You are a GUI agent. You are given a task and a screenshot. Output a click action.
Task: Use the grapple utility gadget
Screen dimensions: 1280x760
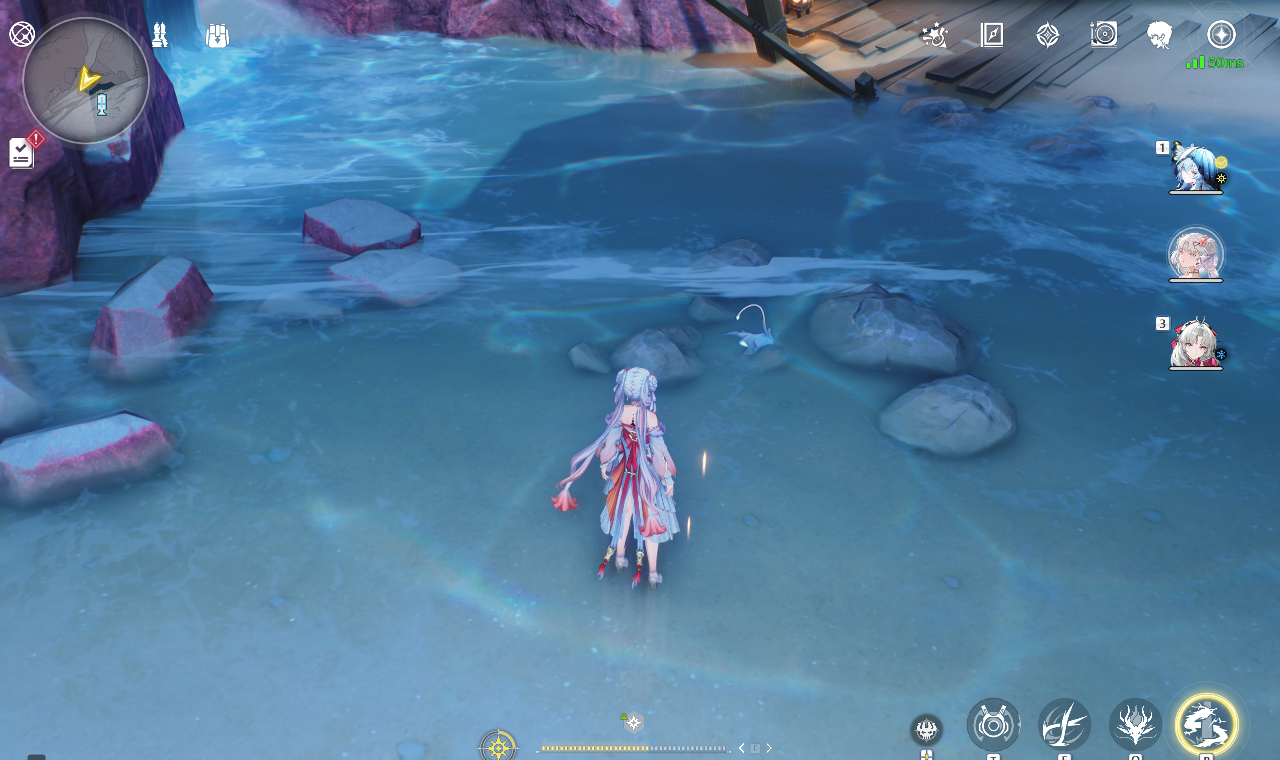pos(993,725)
